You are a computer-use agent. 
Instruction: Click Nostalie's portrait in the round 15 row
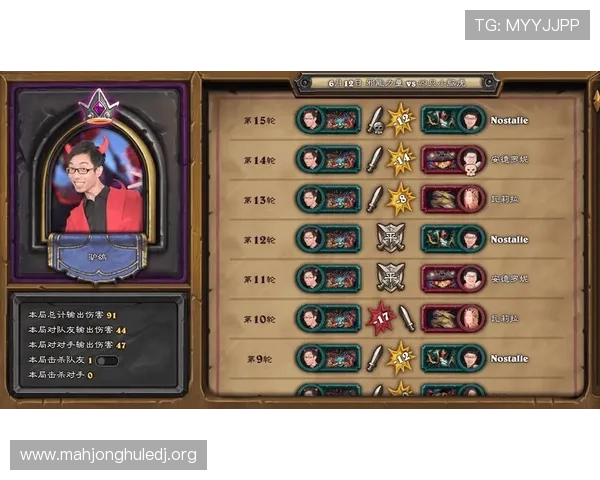[x=473, y=121]
